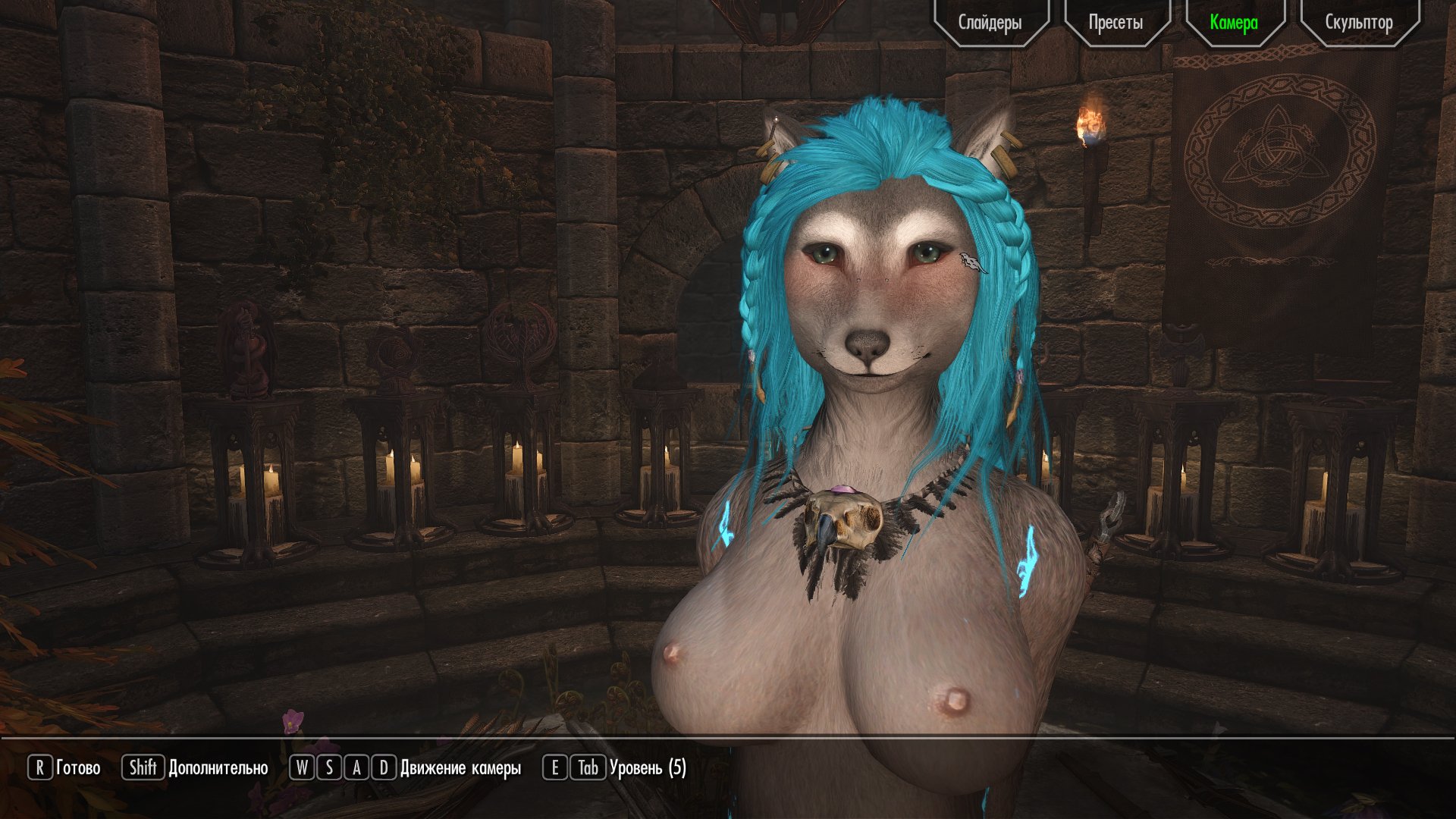
Task: Select the Камера tab
Action: click(1234, 22)
